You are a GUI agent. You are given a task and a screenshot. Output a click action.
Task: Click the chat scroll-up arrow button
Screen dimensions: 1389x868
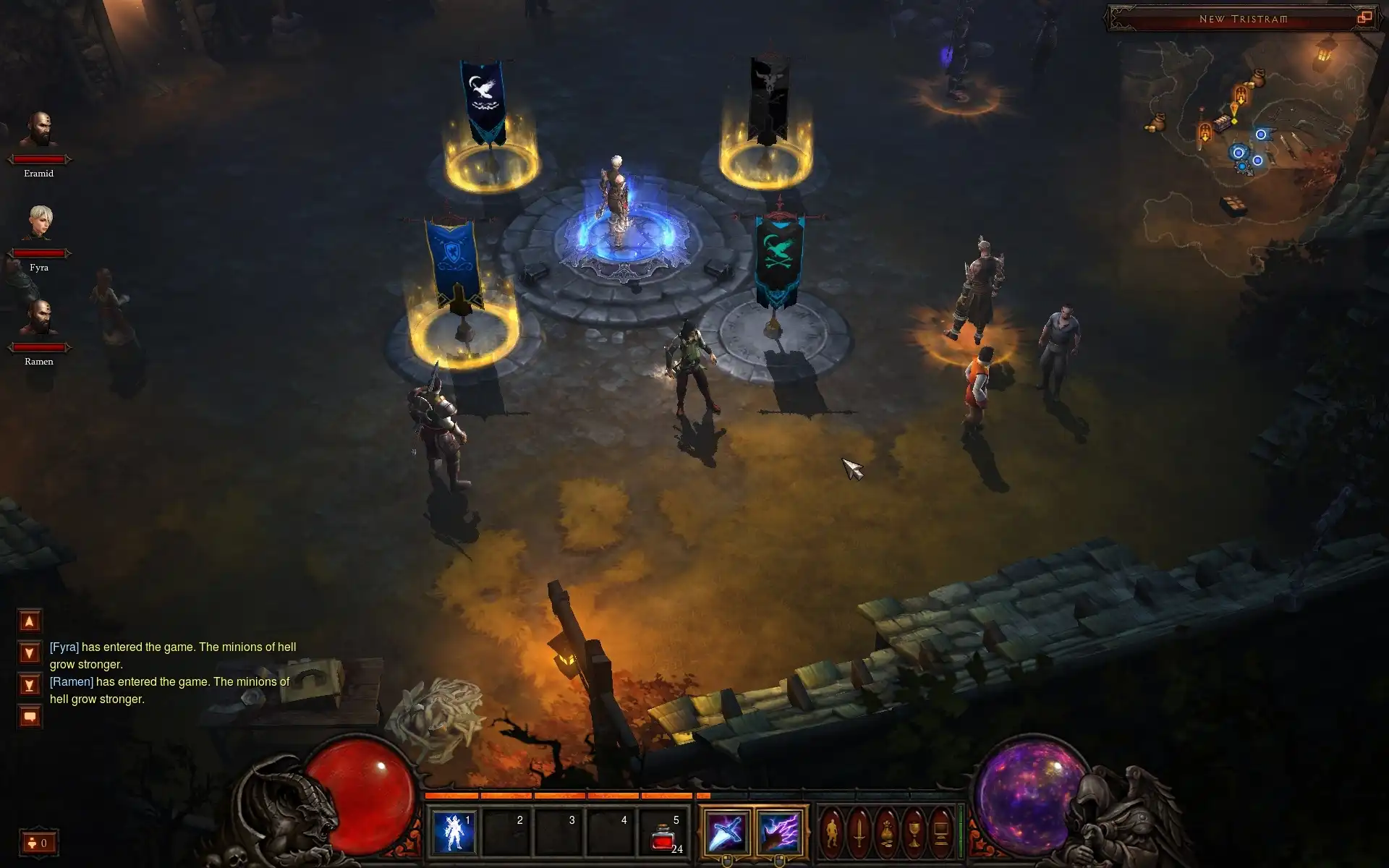(30, 621)
